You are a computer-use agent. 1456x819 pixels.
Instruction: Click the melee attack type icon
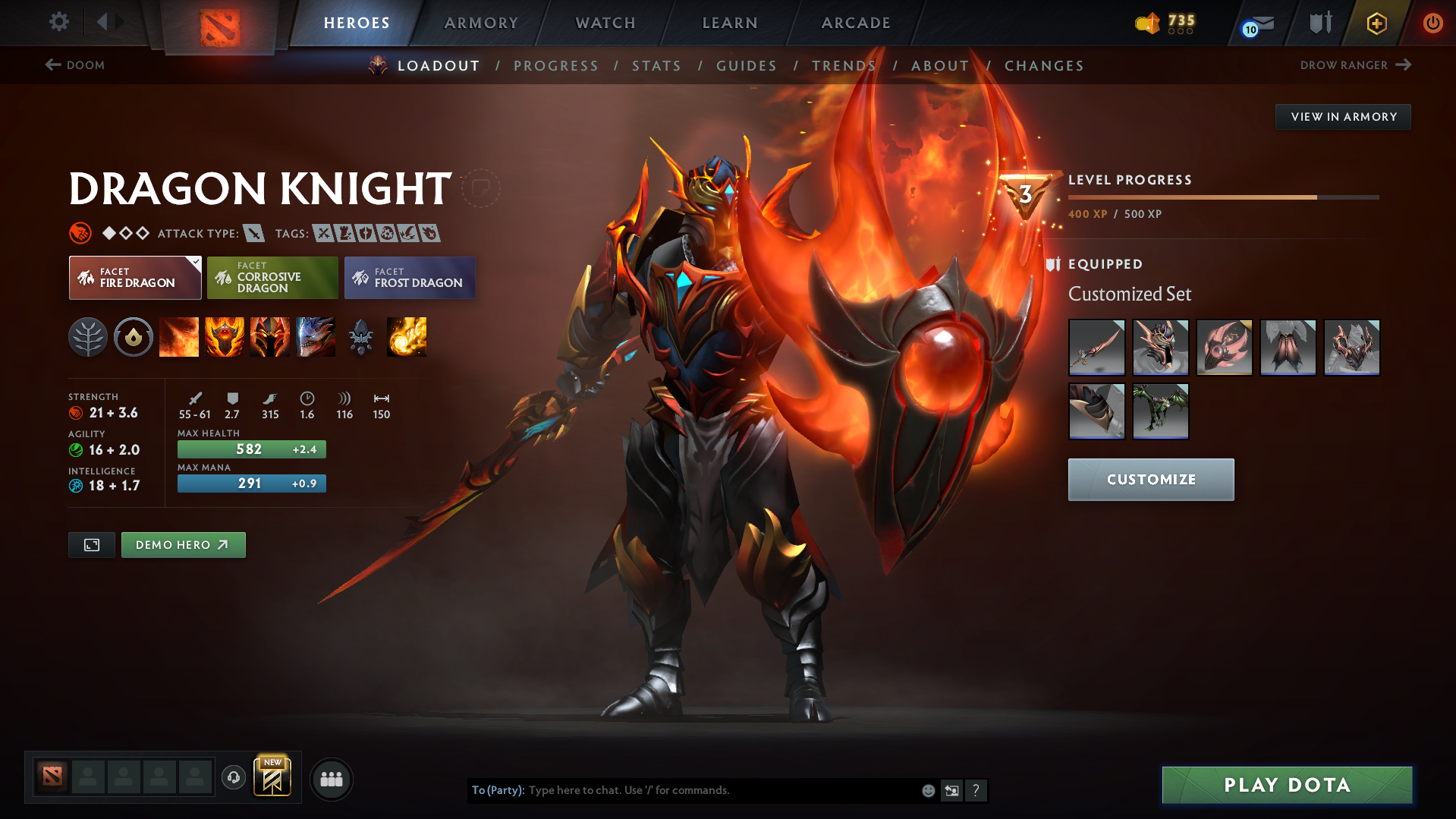pyautogui.click(x=253, y=233)
